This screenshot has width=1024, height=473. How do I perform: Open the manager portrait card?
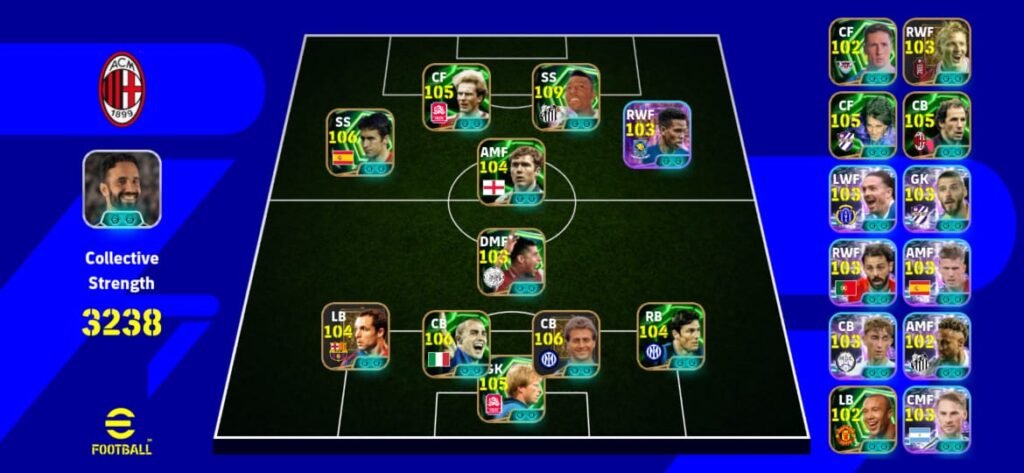[x=122, y=189]
